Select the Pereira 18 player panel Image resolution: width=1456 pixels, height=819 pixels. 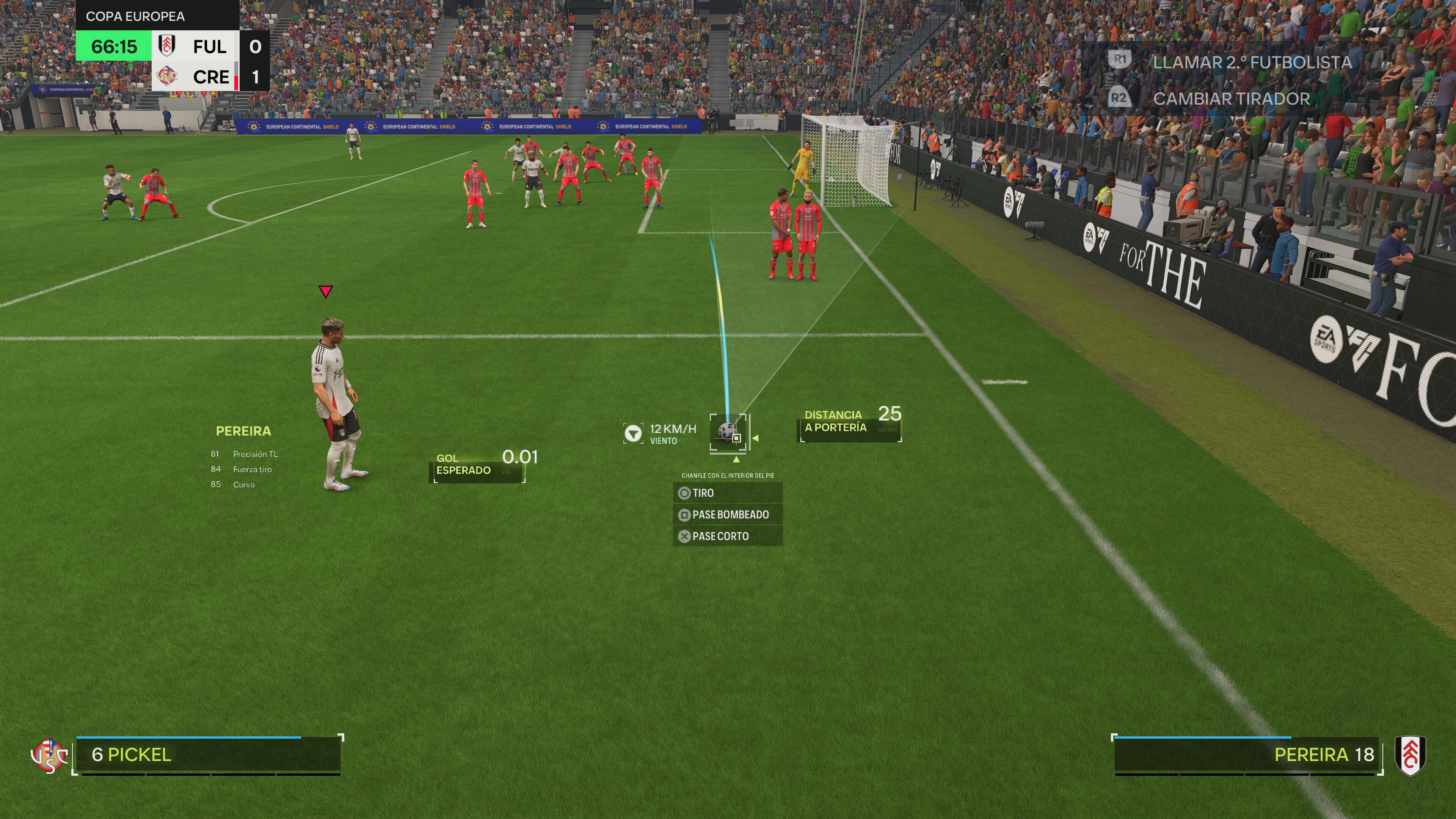point(1246,755)
